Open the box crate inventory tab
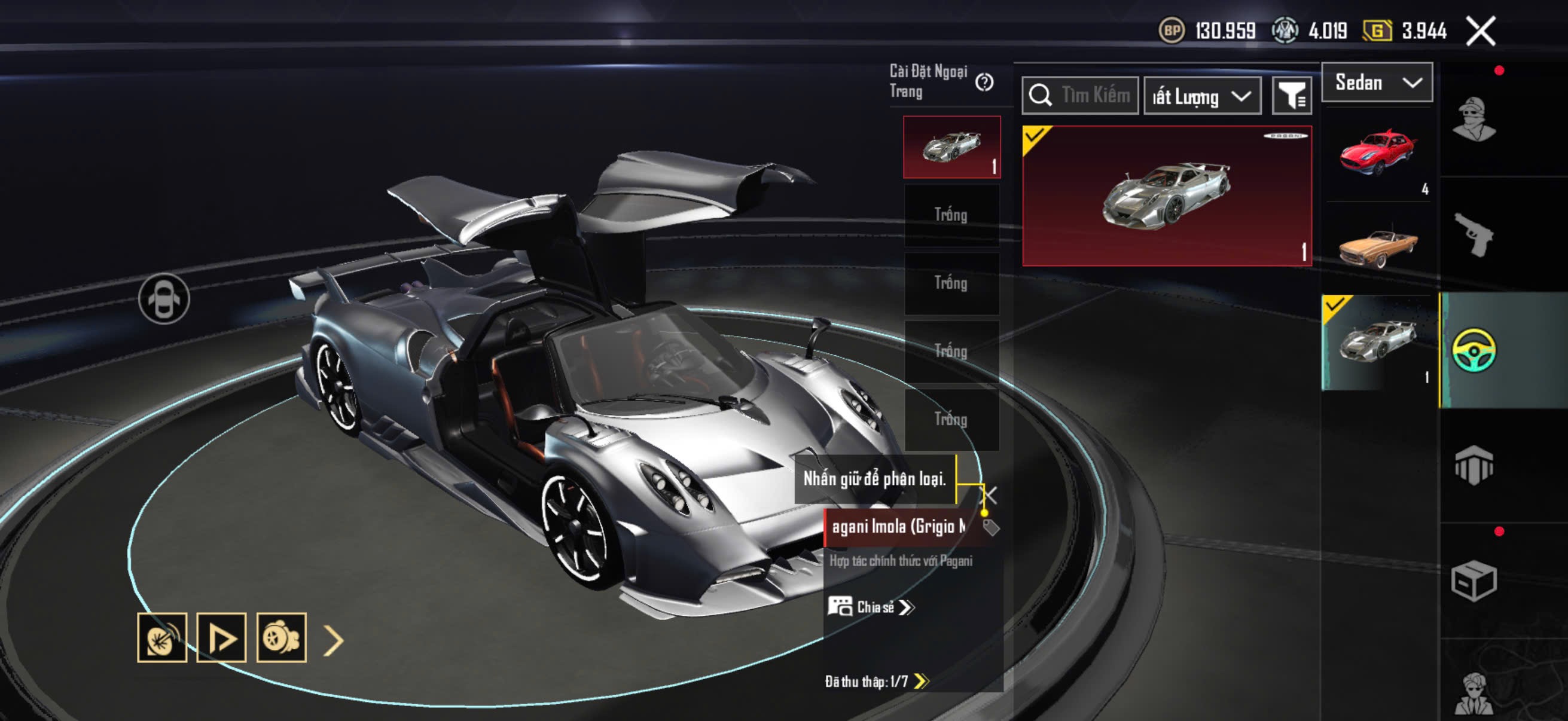Viewport: 1568px width, 721px height. pos(1474,581)
